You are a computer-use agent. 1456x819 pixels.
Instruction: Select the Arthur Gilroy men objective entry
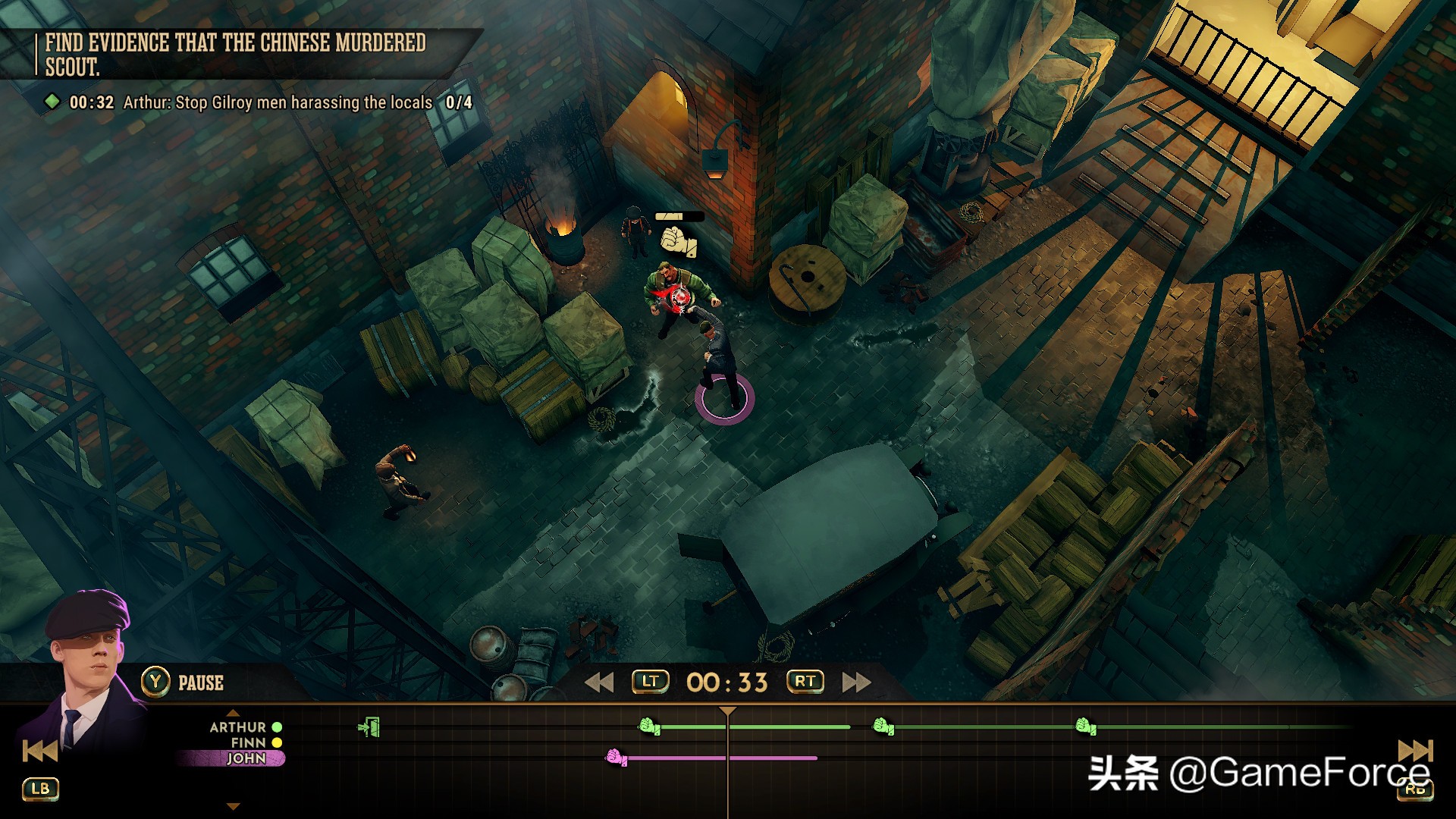point(278,102)
